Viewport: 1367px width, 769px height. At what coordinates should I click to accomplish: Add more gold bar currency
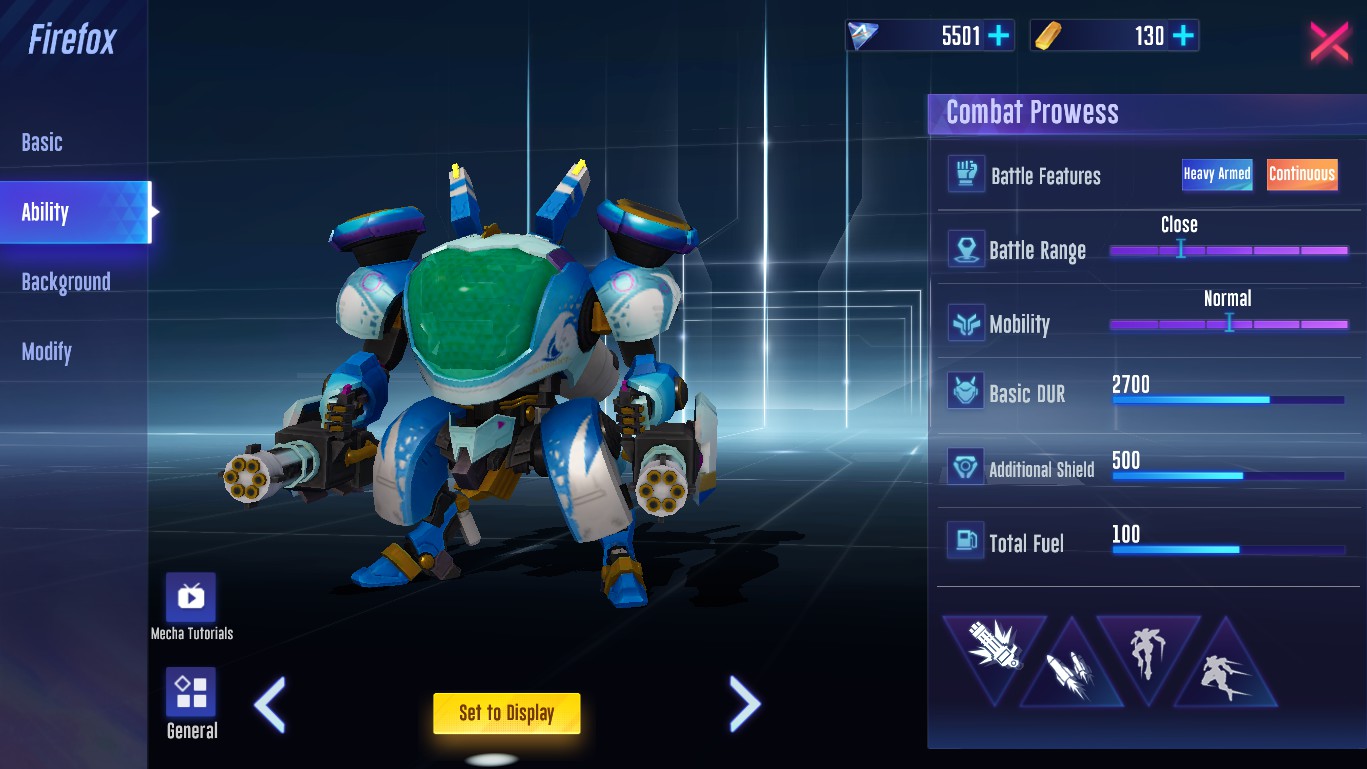1183,37
